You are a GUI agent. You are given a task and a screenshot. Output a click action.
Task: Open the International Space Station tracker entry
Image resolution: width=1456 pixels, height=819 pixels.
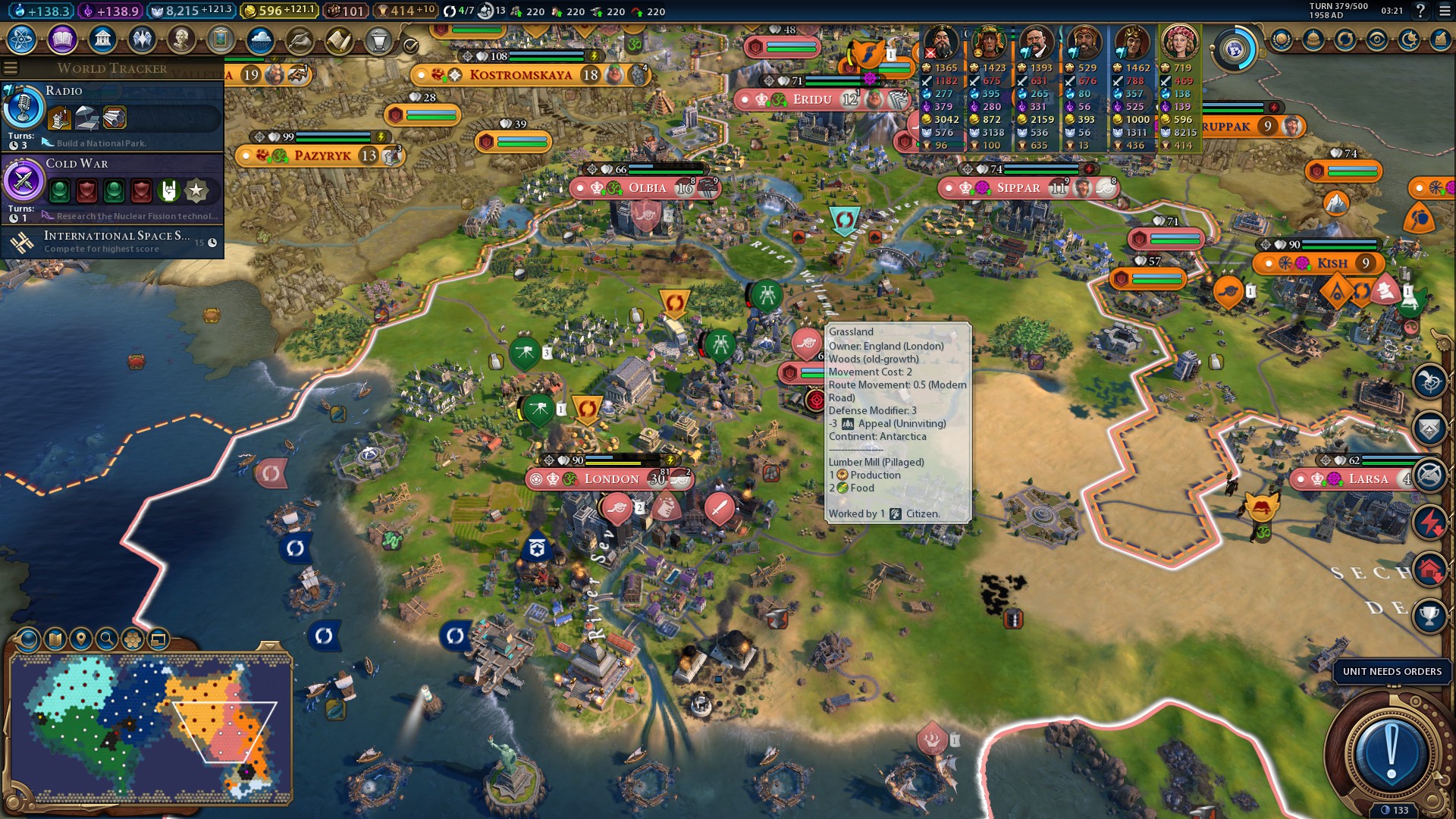click(114, 242)
